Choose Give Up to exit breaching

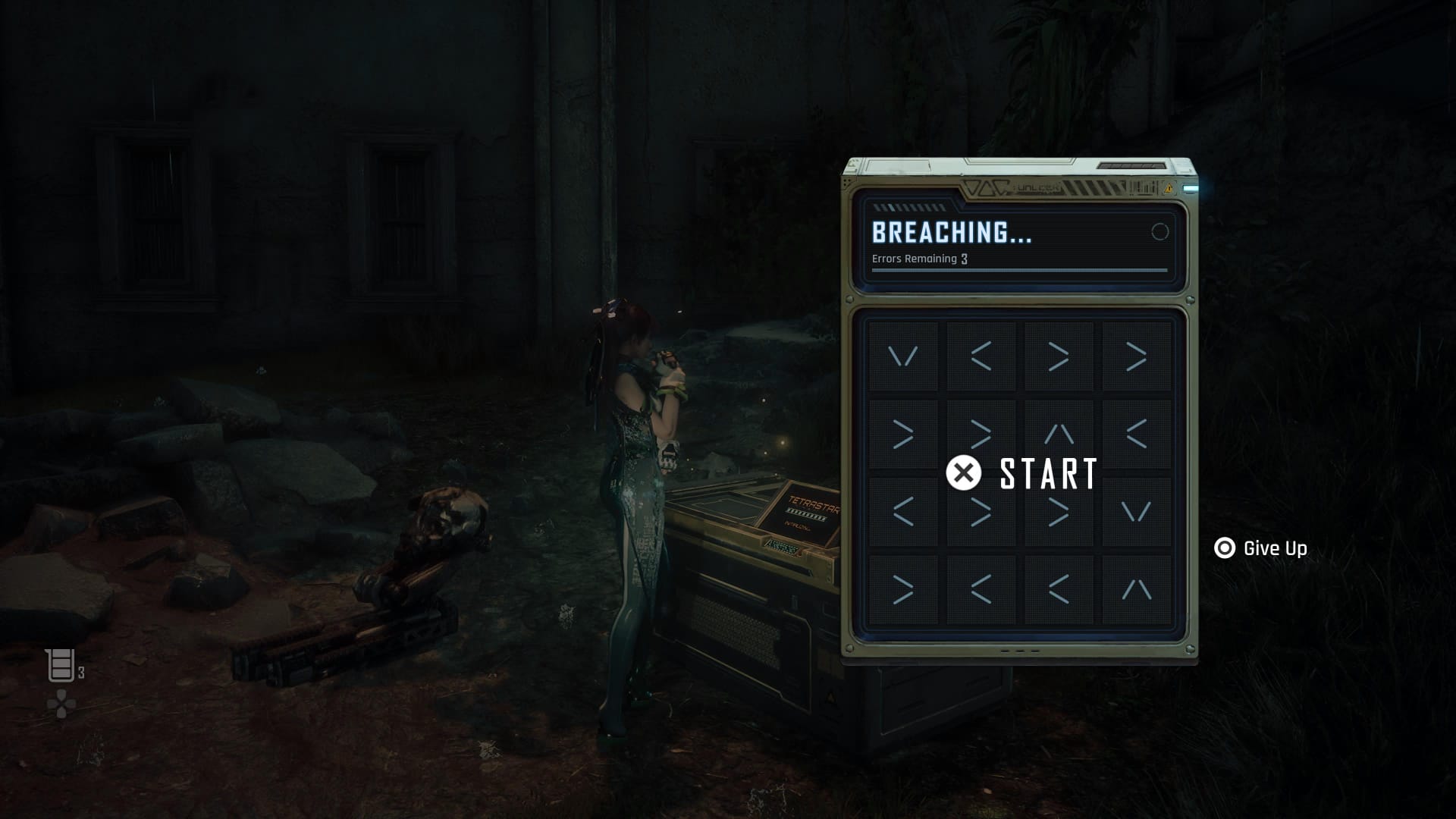coord(1260,548)
